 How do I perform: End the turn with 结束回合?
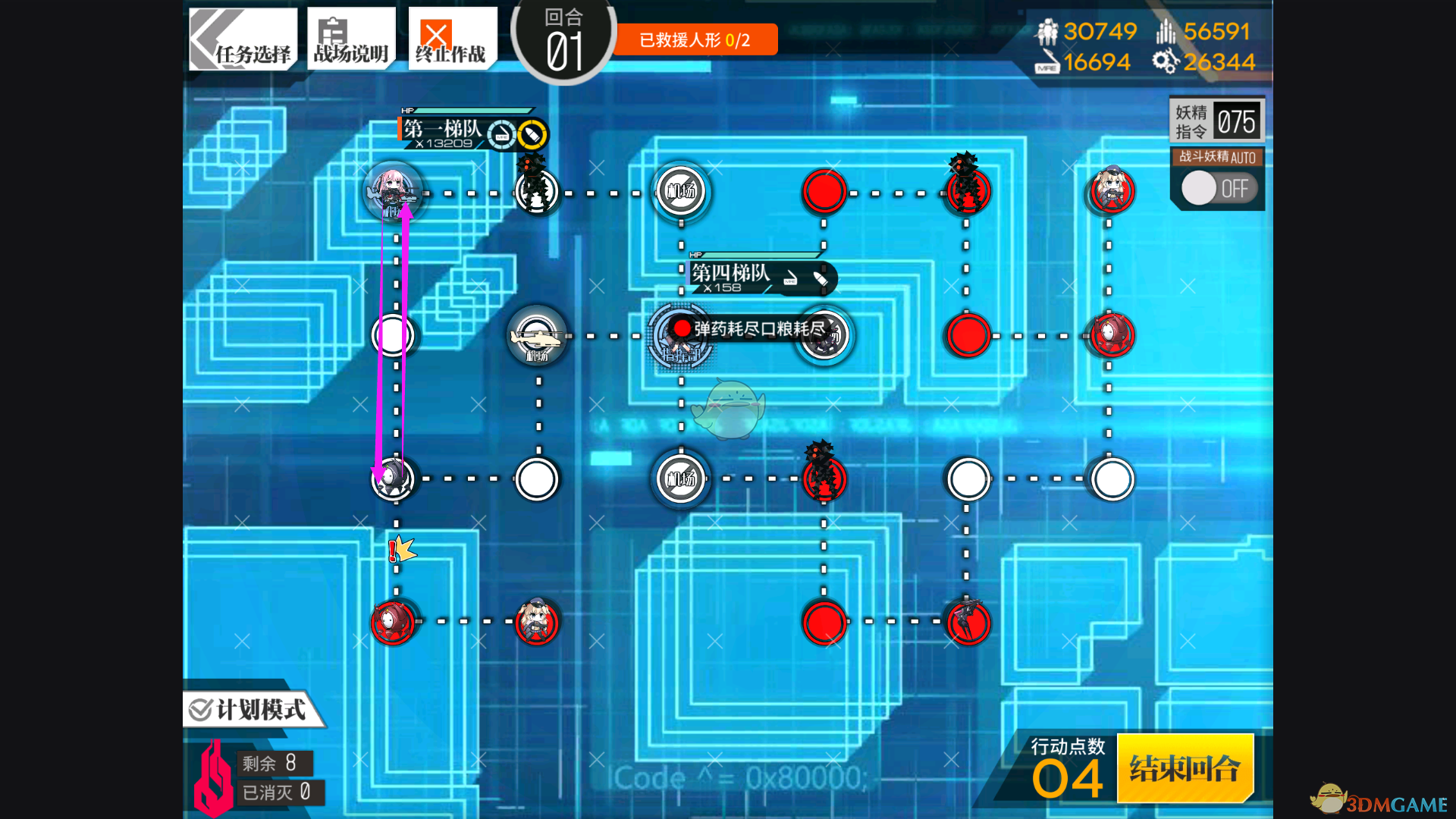(1185, 768)
